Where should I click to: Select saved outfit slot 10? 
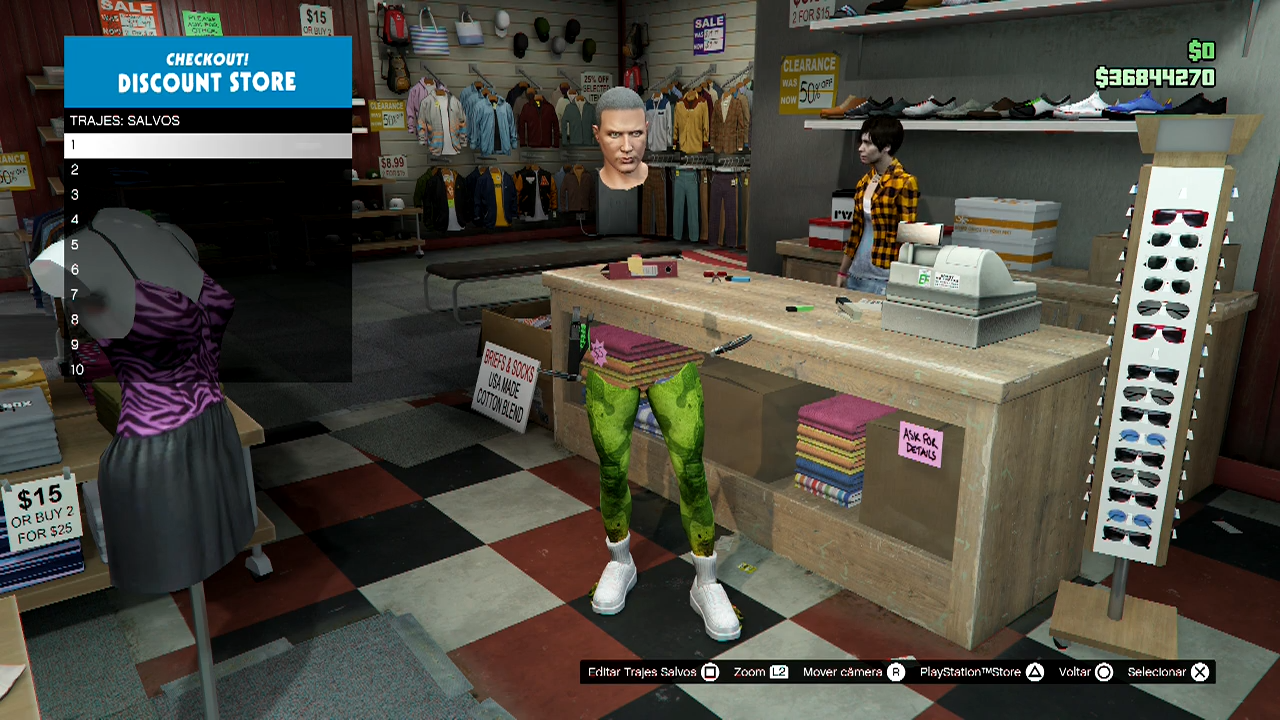207,370
